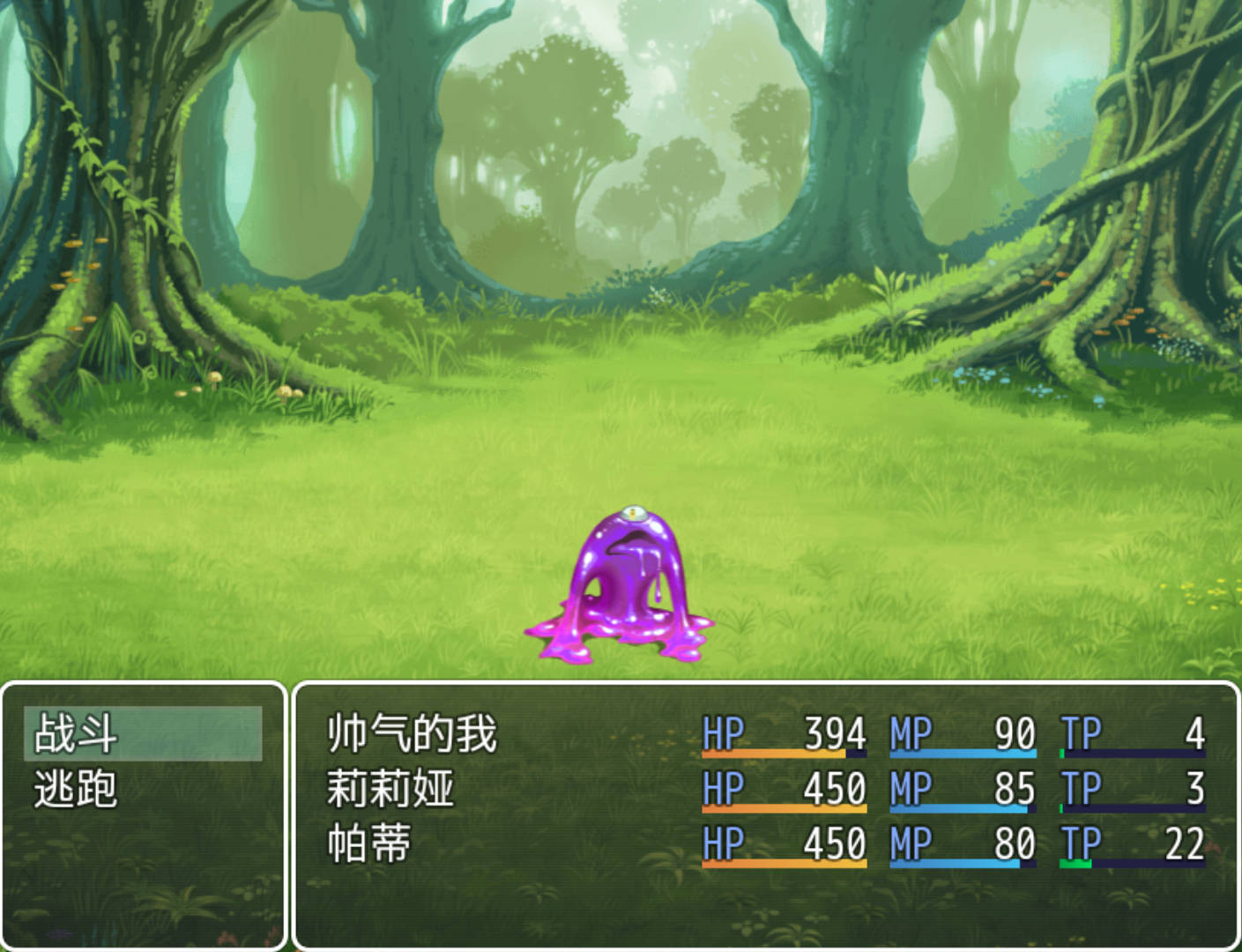The image size is (1242, 952).
Task: Select the 战斗 (Fight) command
Action: coord(141,733)
